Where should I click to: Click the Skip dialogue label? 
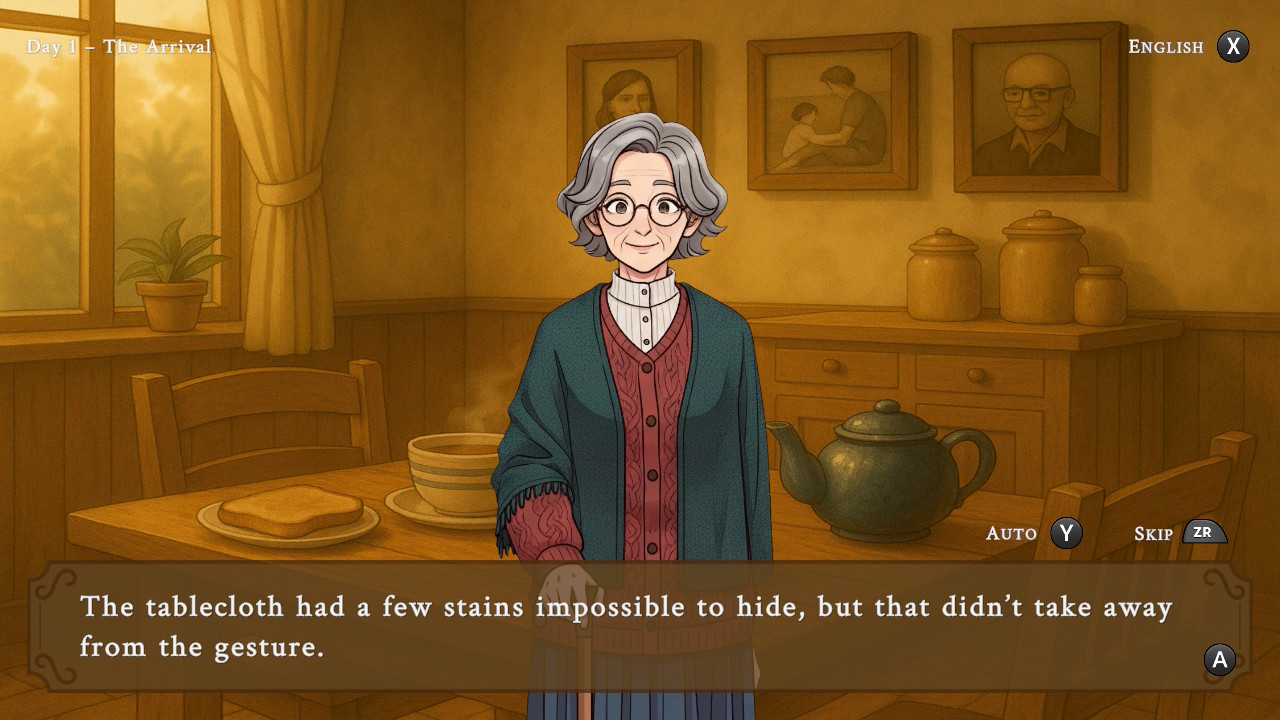[1153, 534]
